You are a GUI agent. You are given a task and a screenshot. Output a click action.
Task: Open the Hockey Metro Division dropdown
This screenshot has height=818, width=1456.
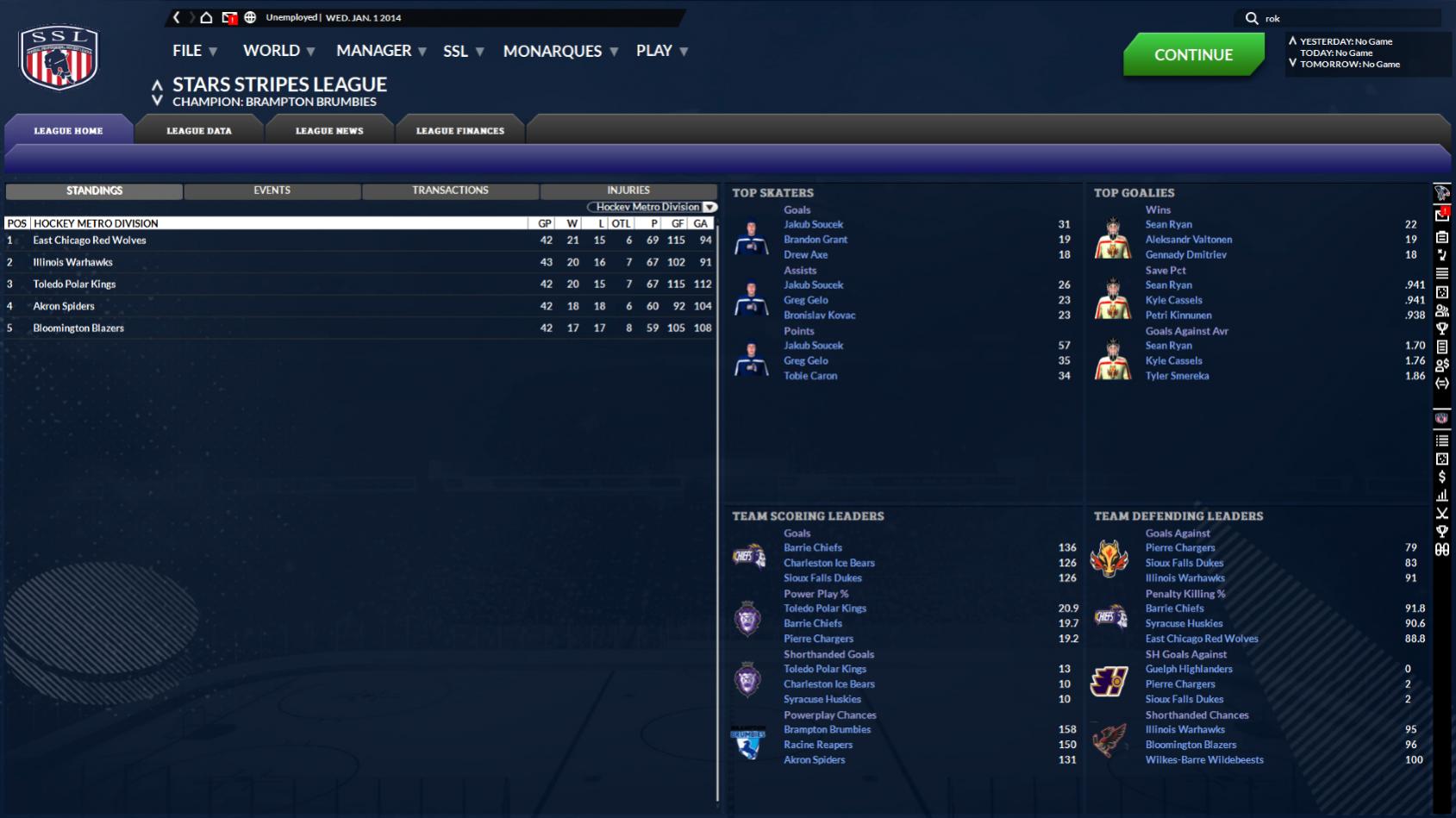click(653, 207)
